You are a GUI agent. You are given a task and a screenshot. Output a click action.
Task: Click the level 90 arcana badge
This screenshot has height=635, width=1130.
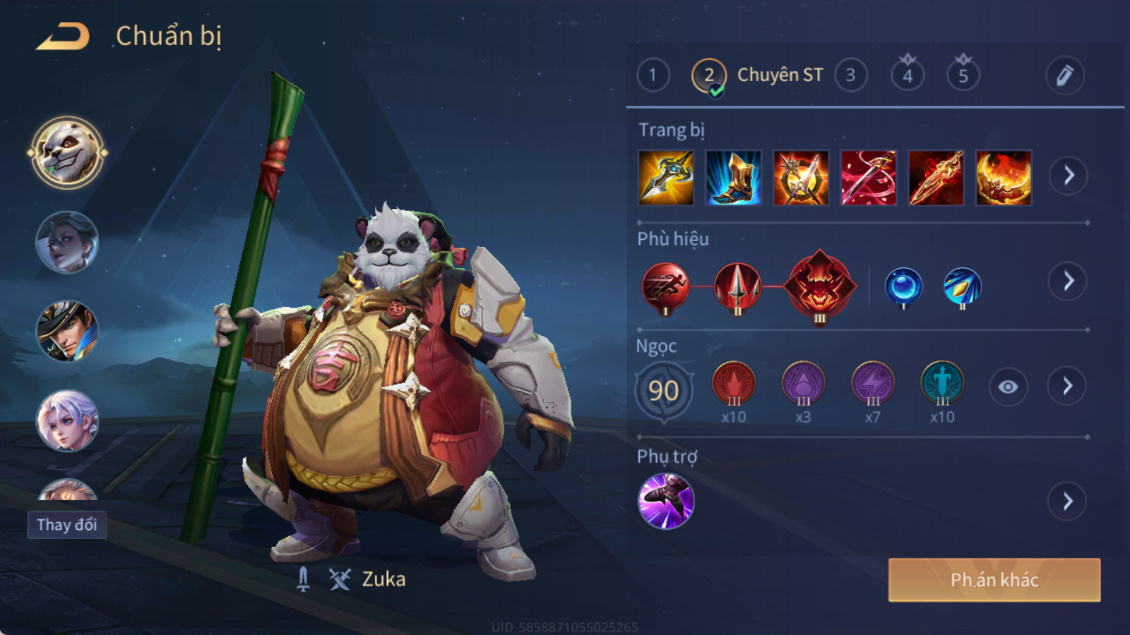click(x=664, y=390)
